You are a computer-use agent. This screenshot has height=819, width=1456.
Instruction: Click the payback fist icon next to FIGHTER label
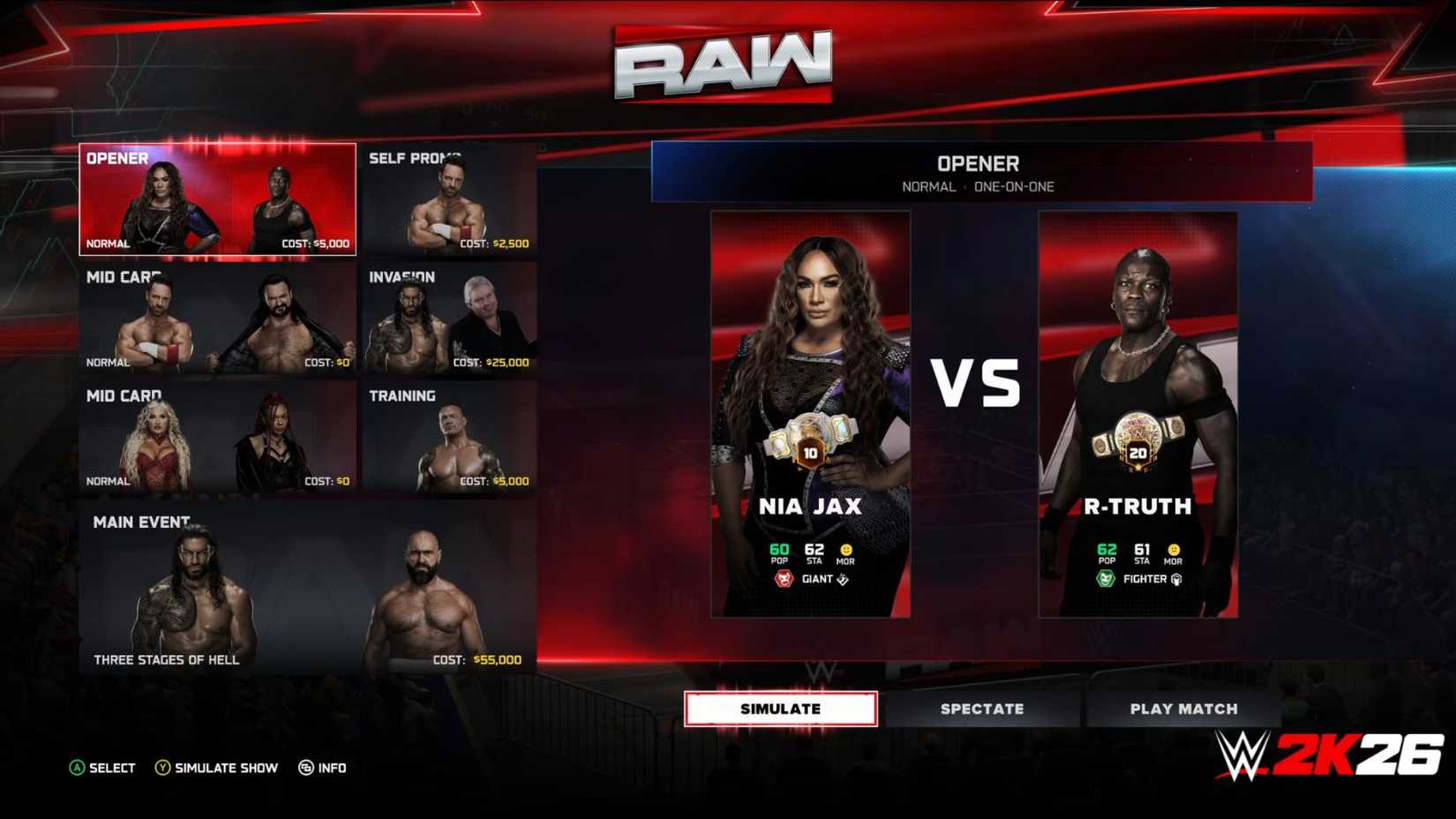(1177, 579)
